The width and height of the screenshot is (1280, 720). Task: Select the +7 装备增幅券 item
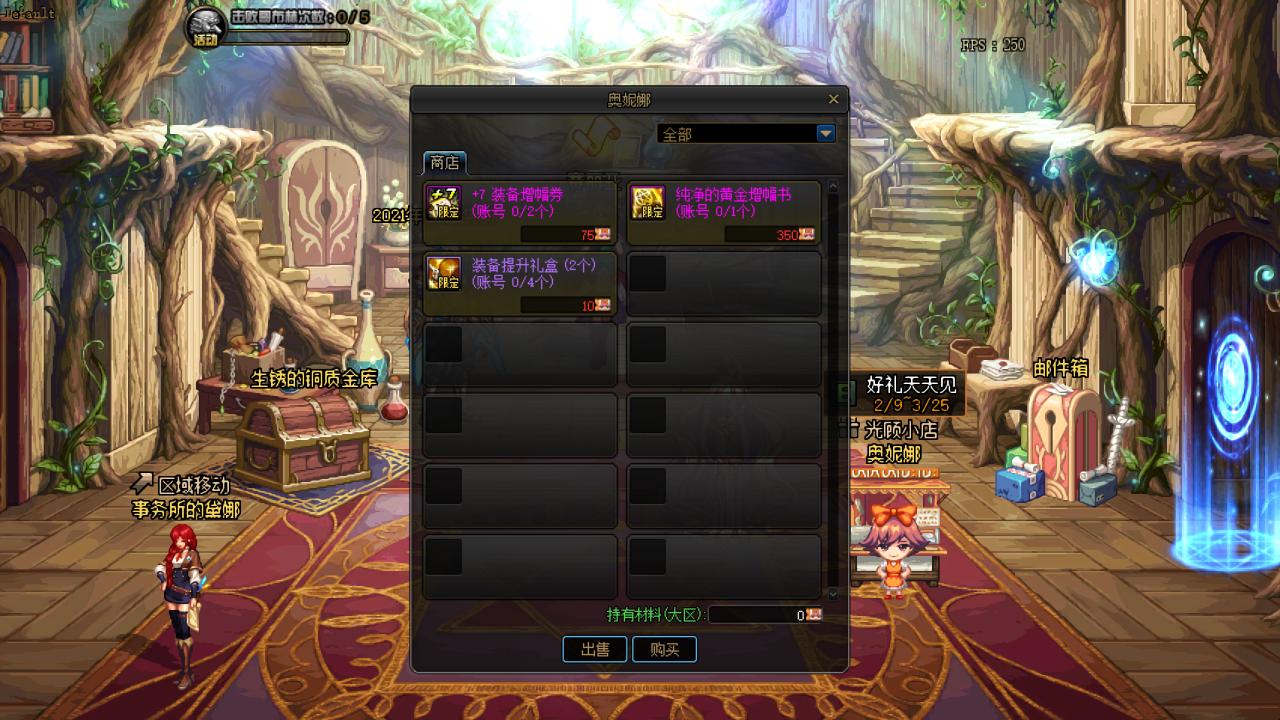[520, 213]
